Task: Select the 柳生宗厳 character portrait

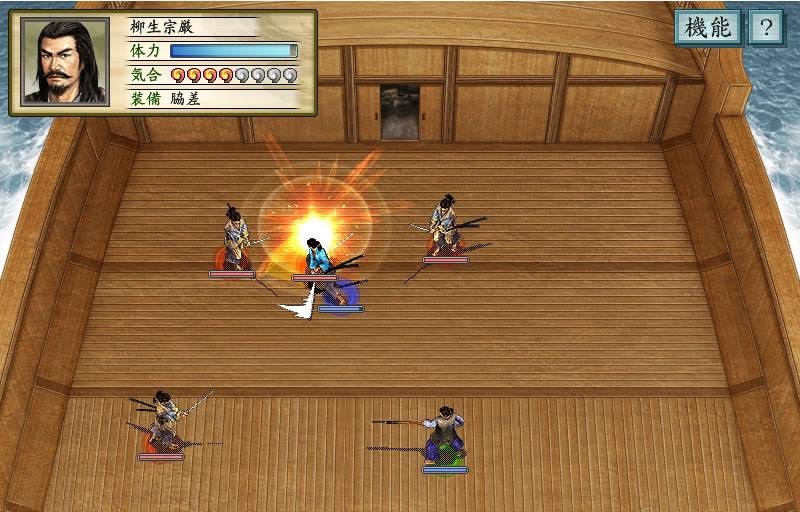Action: 66,62
